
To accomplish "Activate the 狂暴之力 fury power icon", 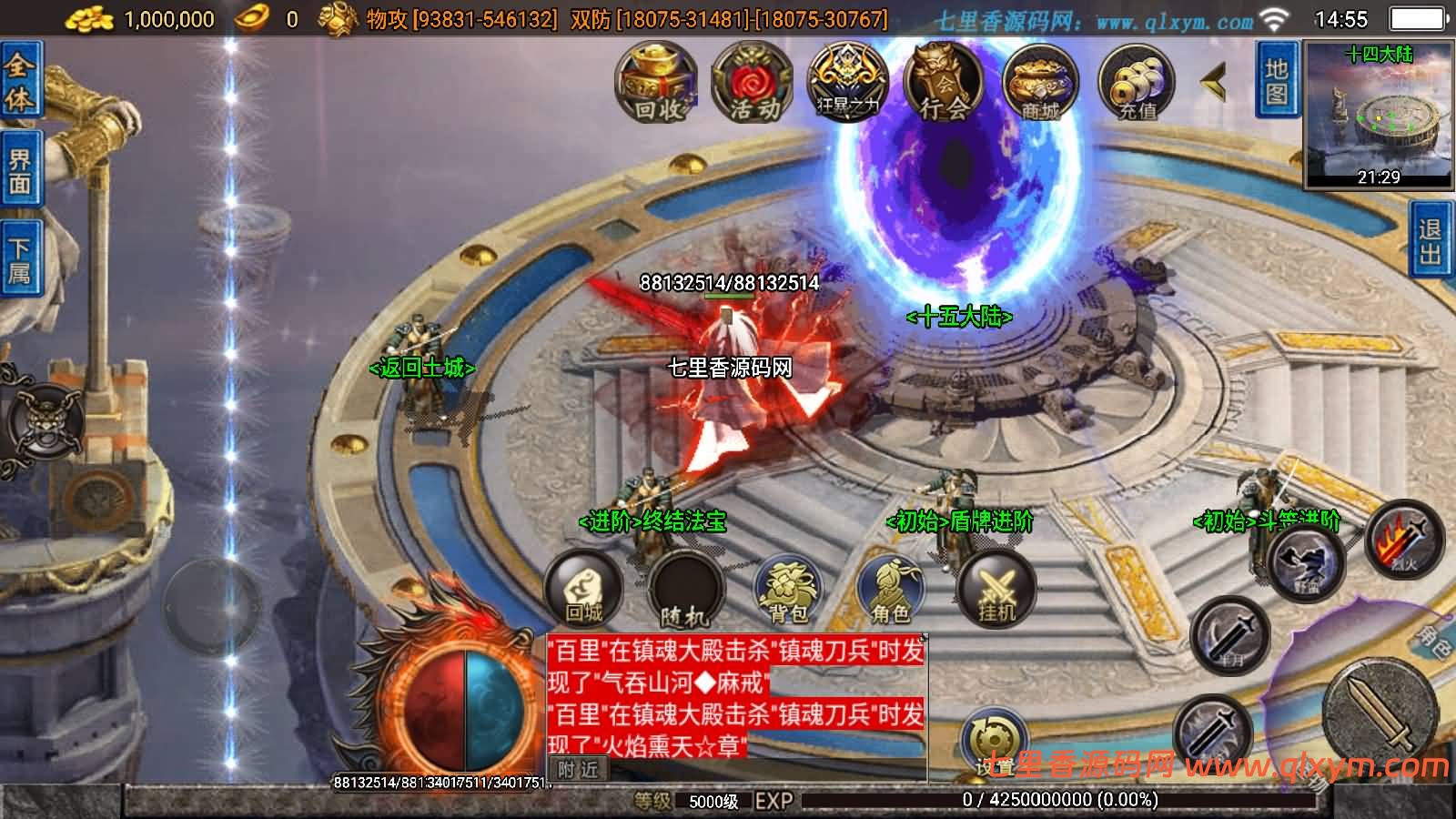I will click(x=846, y=82).
